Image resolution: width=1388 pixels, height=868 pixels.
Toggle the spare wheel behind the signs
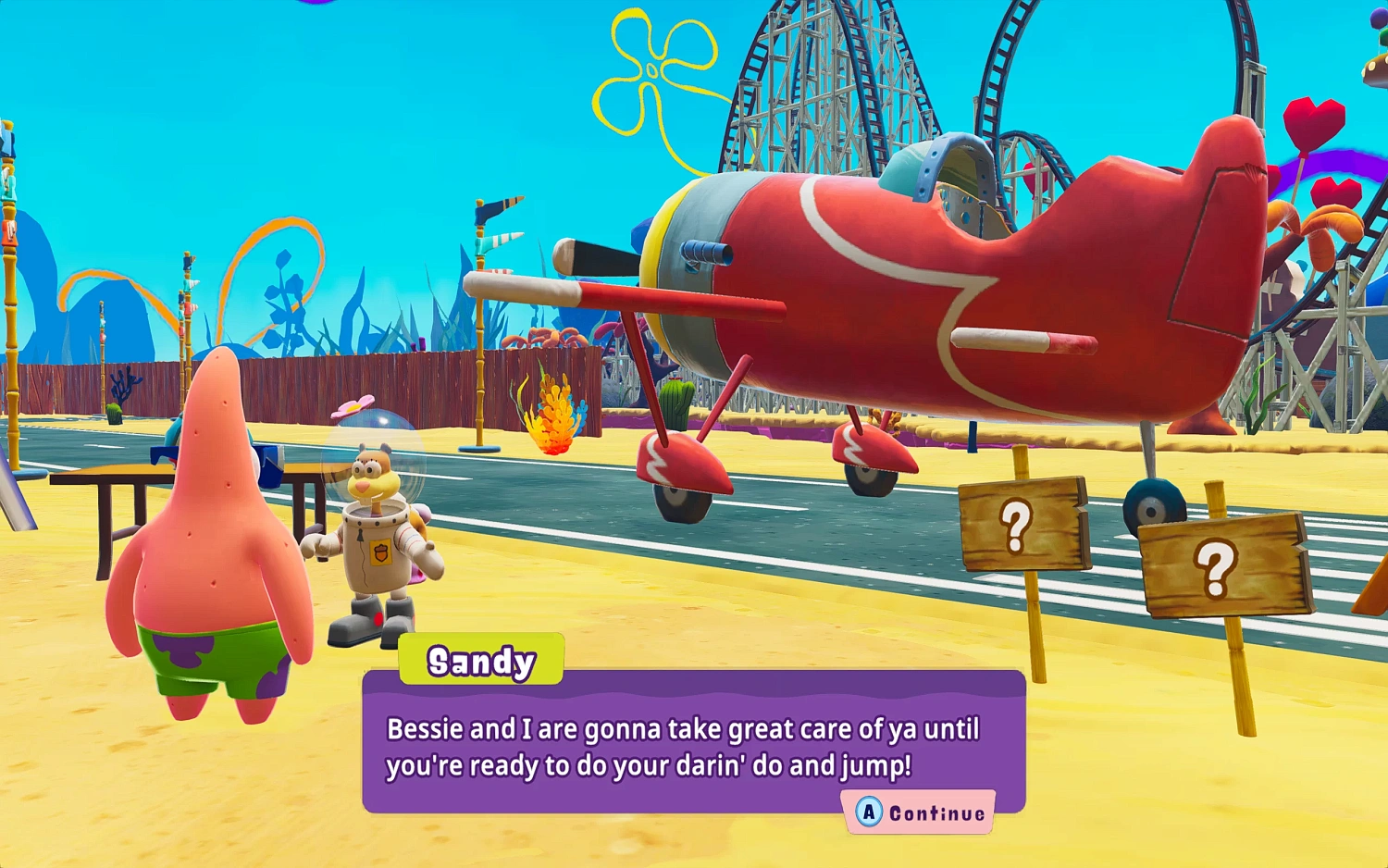coord(1157,504)
